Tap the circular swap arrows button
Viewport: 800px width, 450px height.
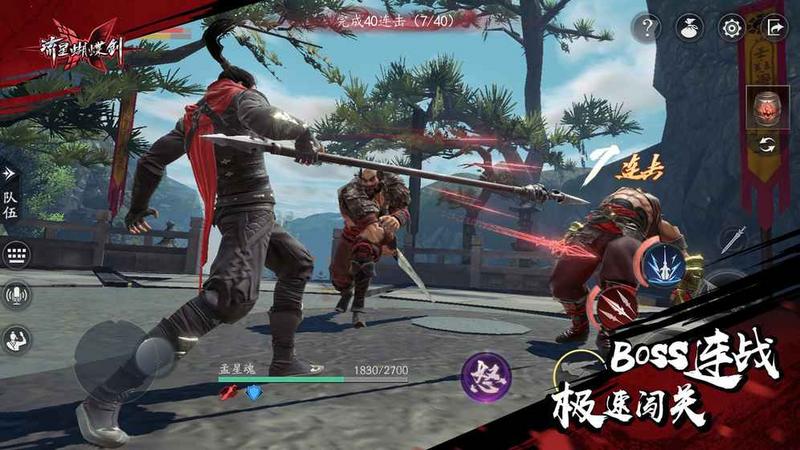pos(766,144)
